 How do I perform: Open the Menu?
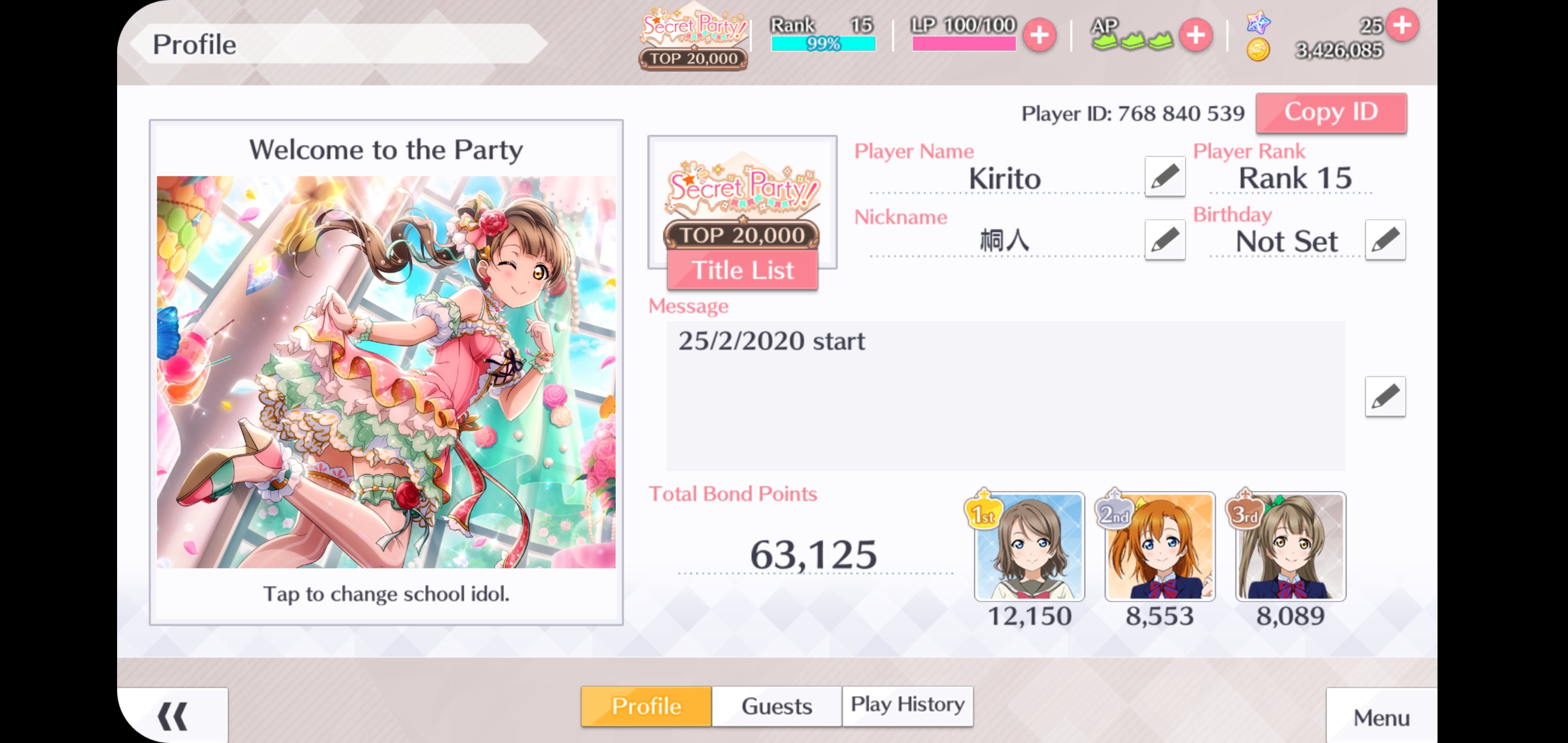coord(1381,717)
